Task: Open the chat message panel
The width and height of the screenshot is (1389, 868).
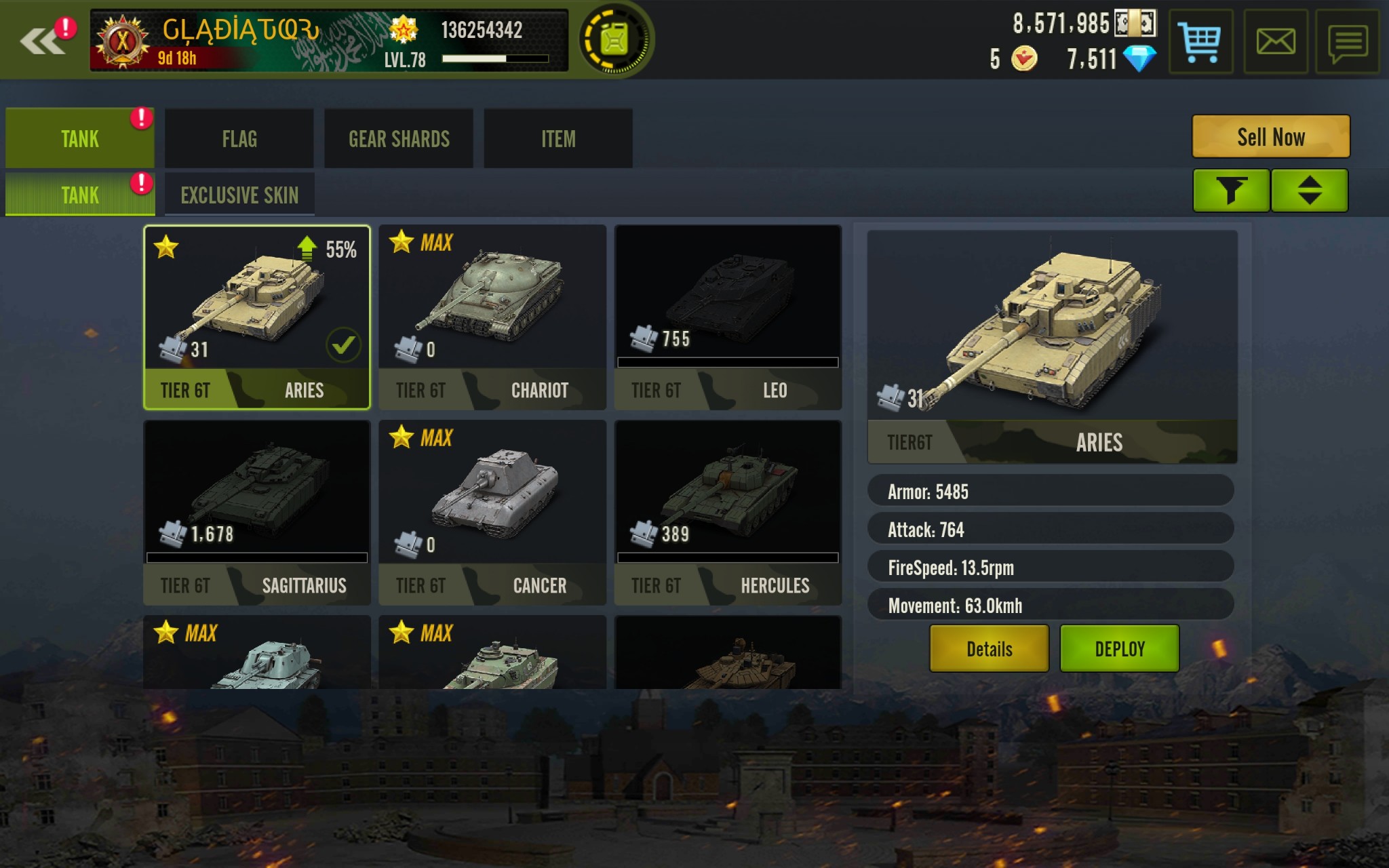Action: [1347, 41]
